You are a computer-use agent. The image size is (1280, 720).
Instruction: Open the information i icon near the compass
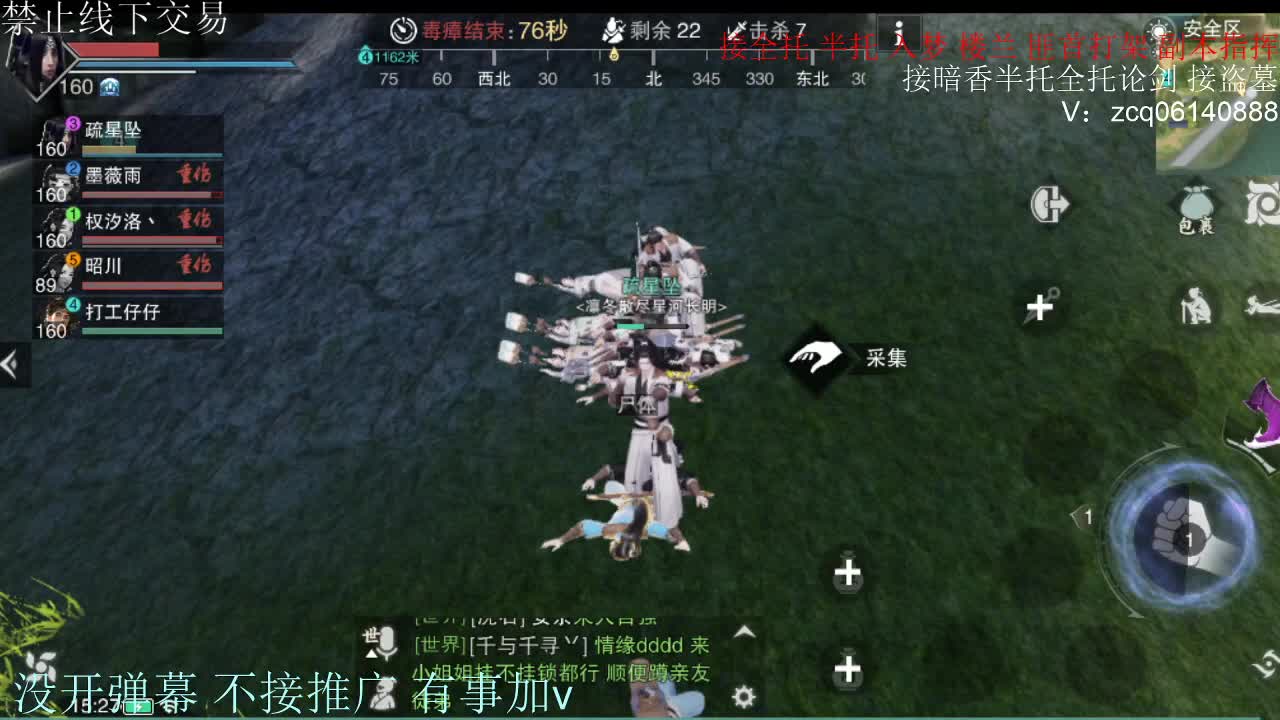pyautogui.click(x=899, y=33)
